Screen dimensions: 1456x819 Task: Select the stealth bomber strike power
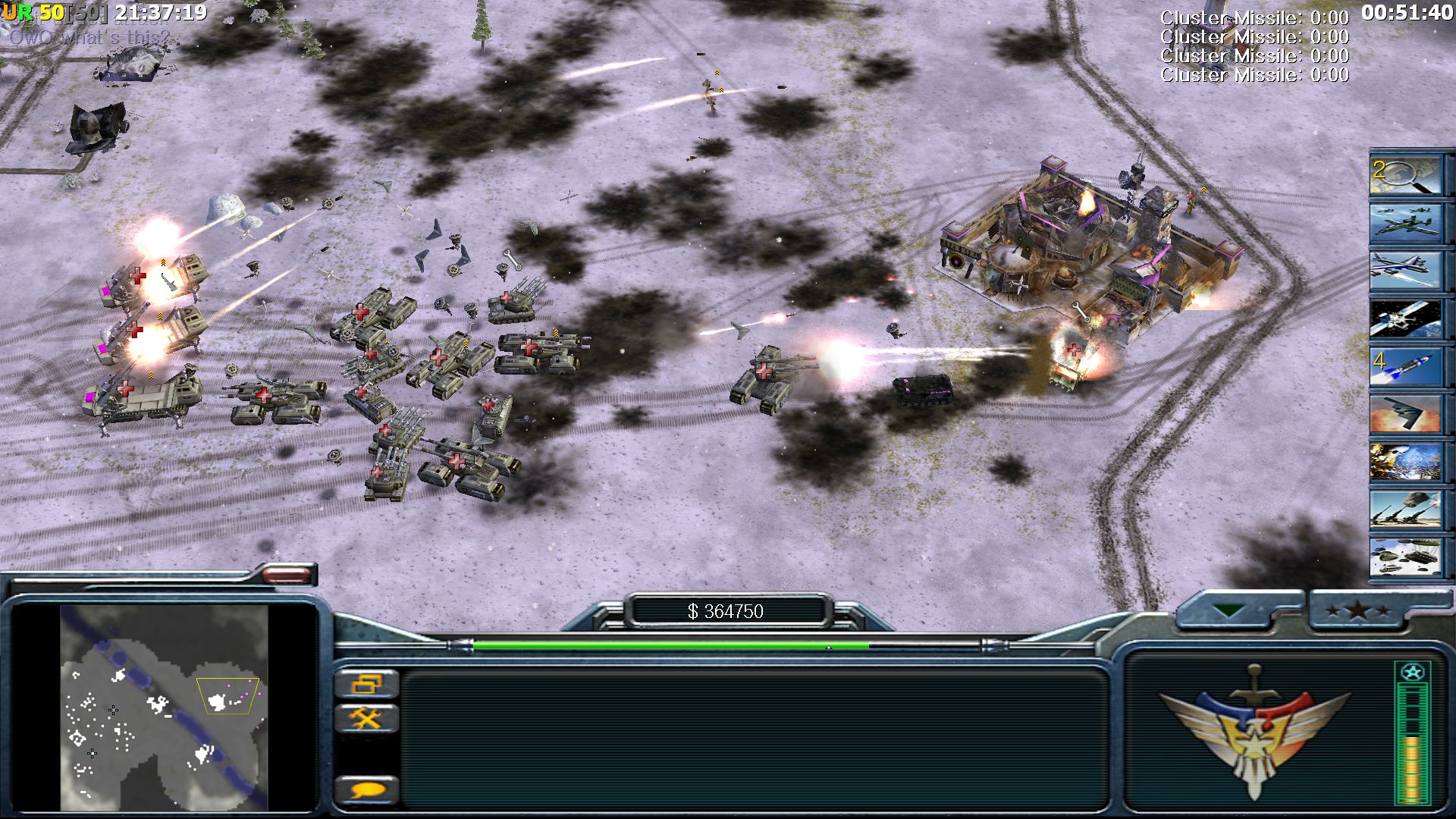pos(1405,415)
